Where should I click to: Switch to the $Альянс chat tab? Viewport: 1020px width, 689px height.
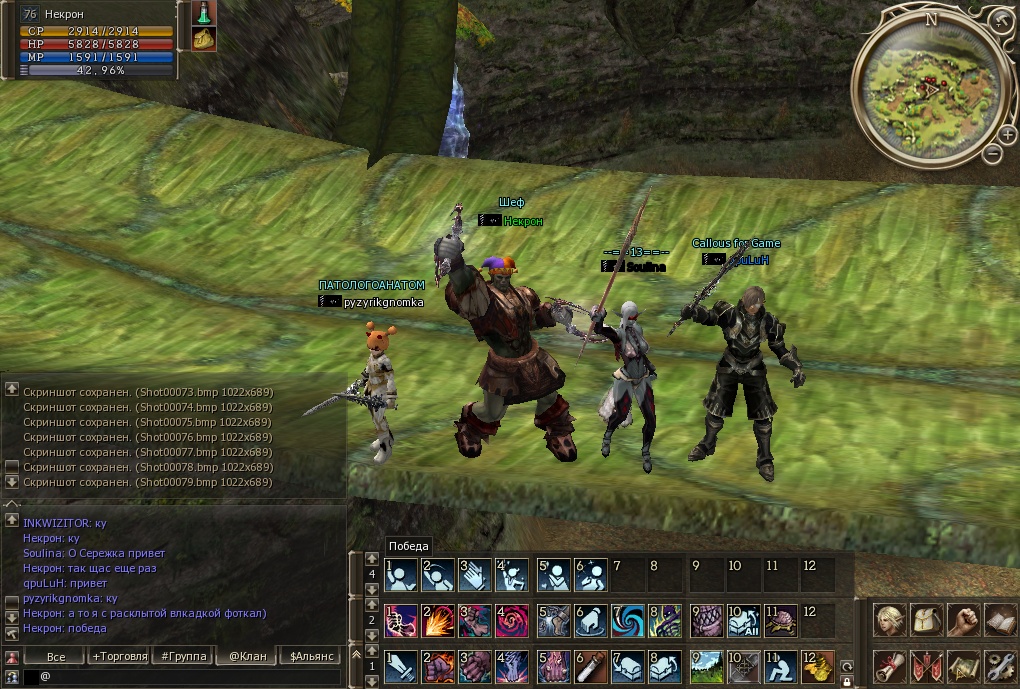coord(309,657)
